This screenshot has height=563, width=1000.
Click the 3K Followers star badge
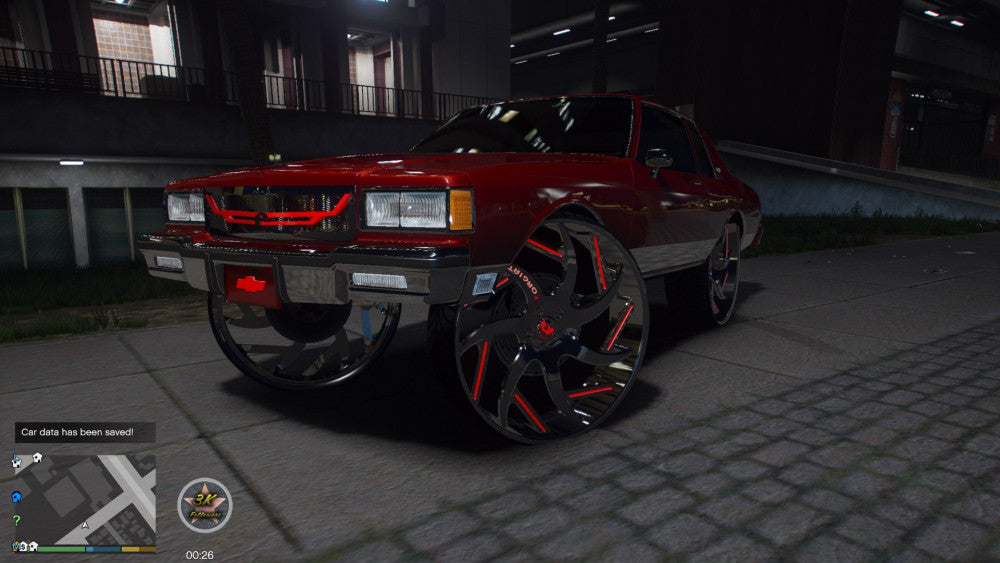(205, 505)
